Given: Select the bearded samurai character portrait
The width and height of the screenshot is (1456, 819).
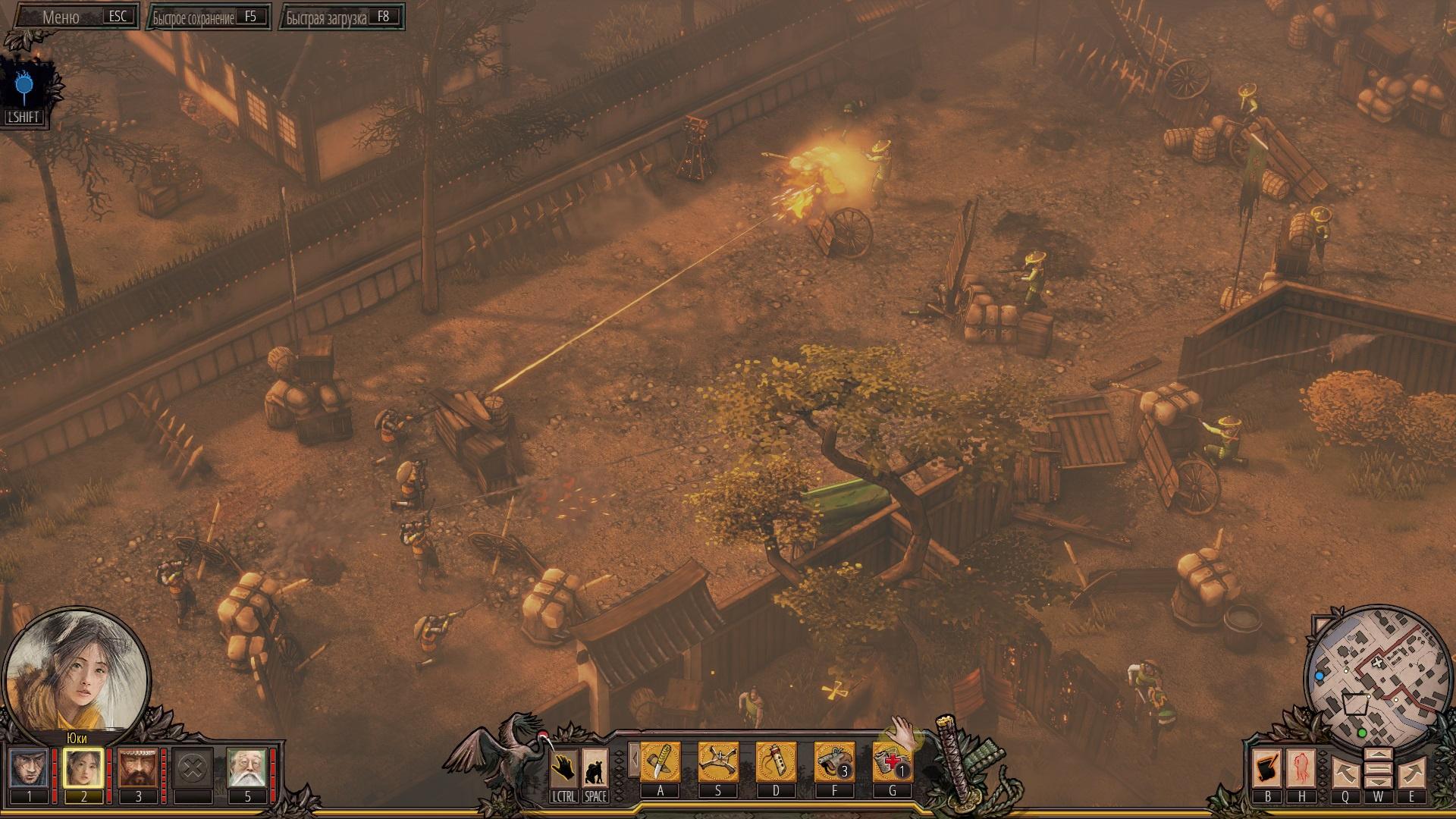Looking at the screenshot, I should point(138,768).
